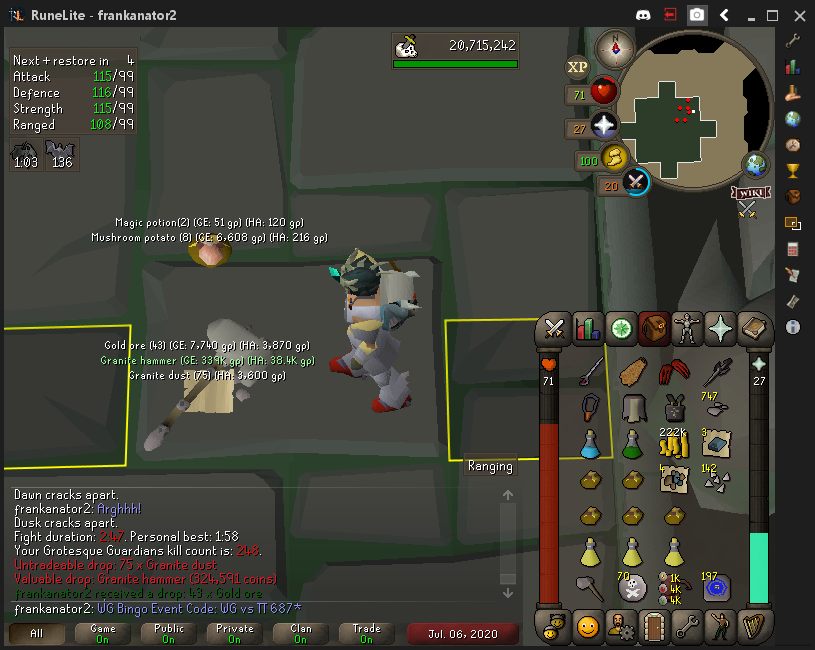Toggle the XP drops button
Image resolution: width=815 pixels, height=650 pixels.
click(x=578, y=67)
